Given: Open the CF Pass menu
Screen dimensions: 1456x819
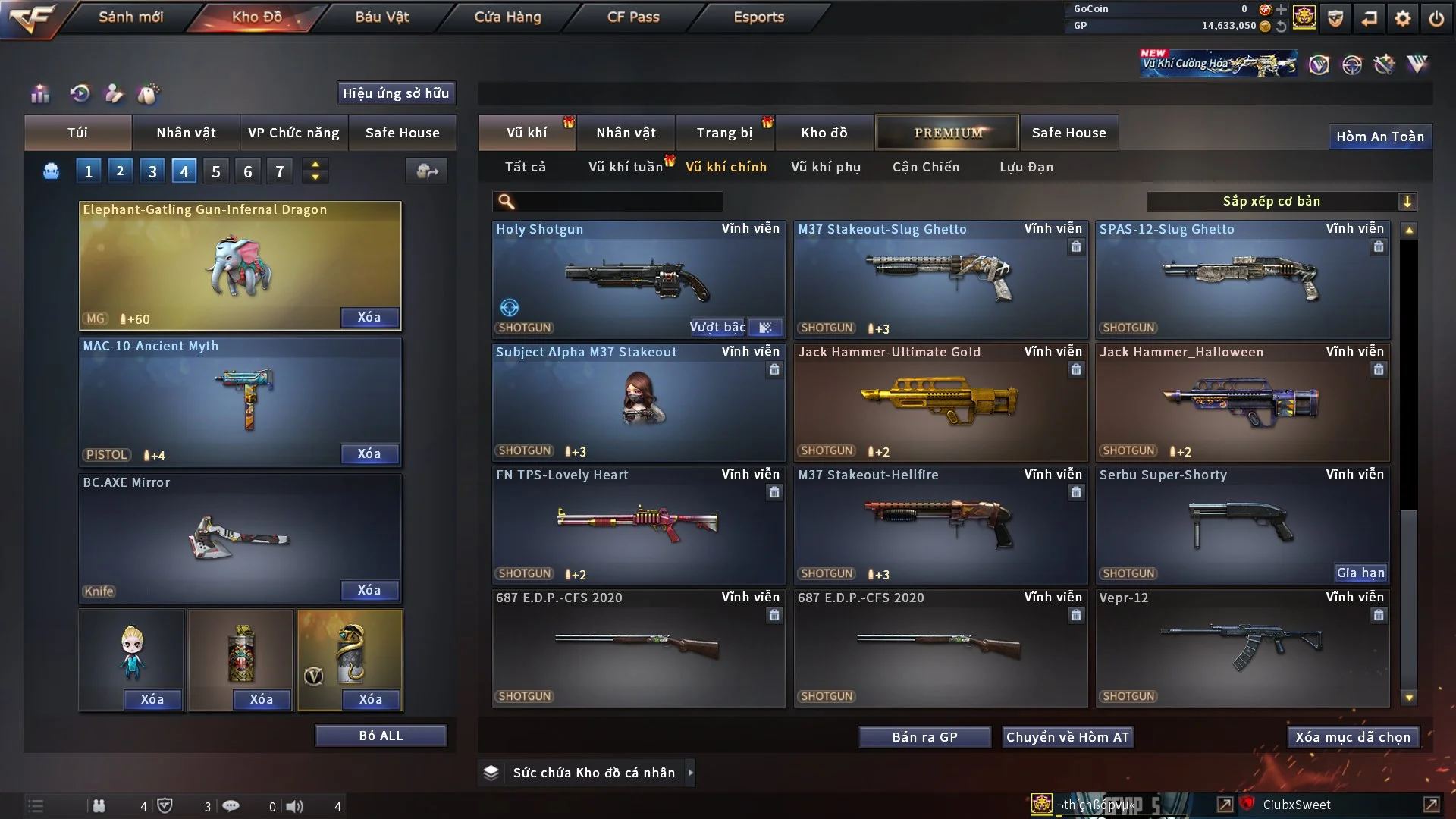Looking at the screenshot, I should 633,17.
